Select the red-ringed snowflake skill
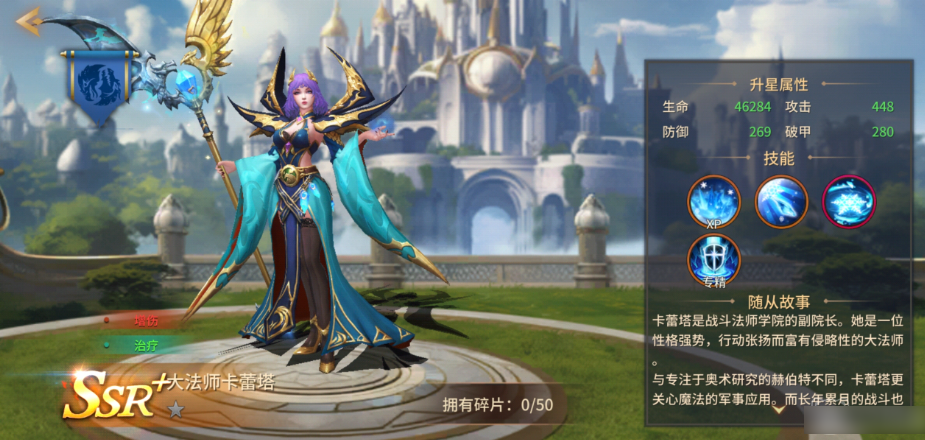 click(x=848, y=202)
